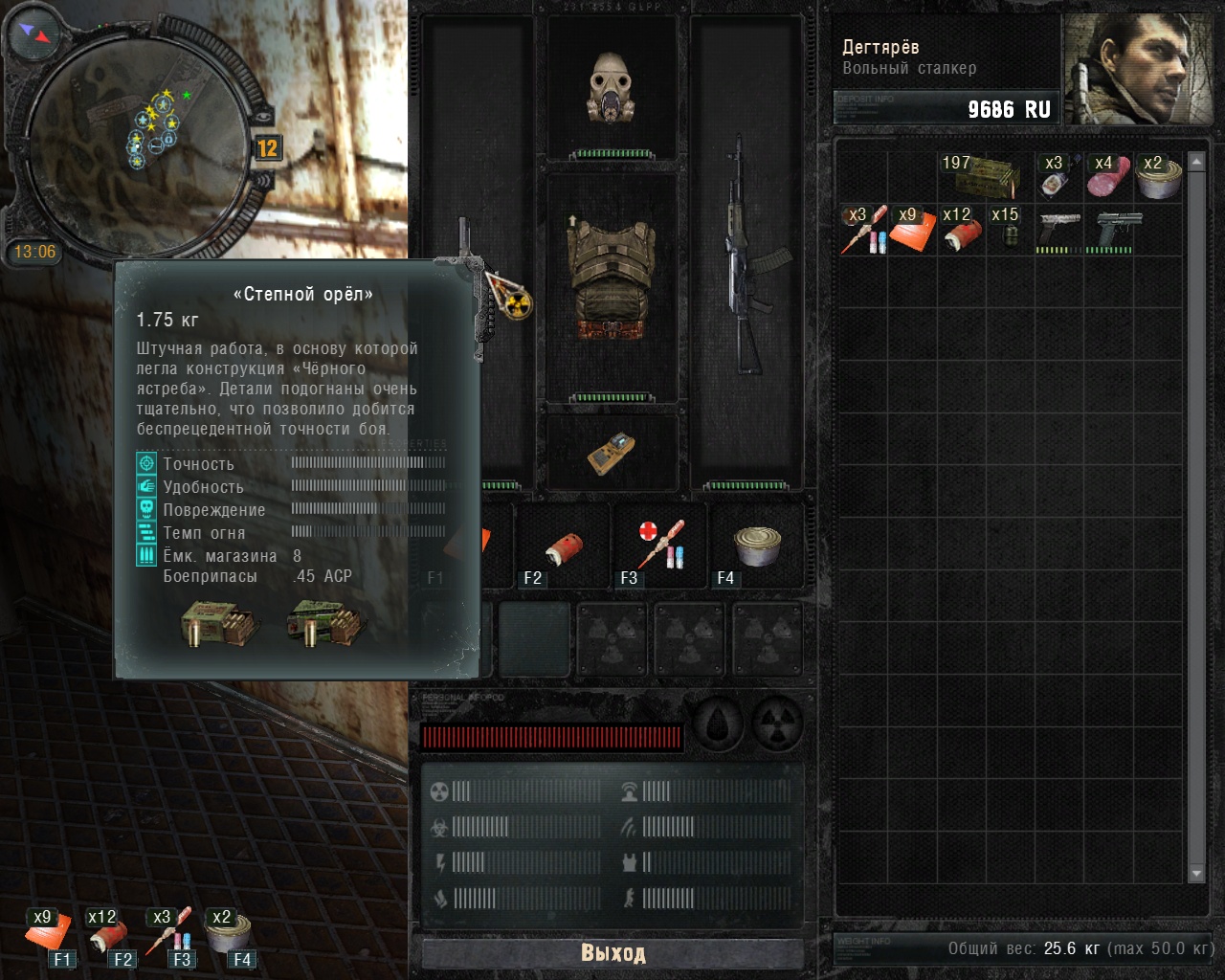Select the silver pistol in inventory

(1059, 230)
